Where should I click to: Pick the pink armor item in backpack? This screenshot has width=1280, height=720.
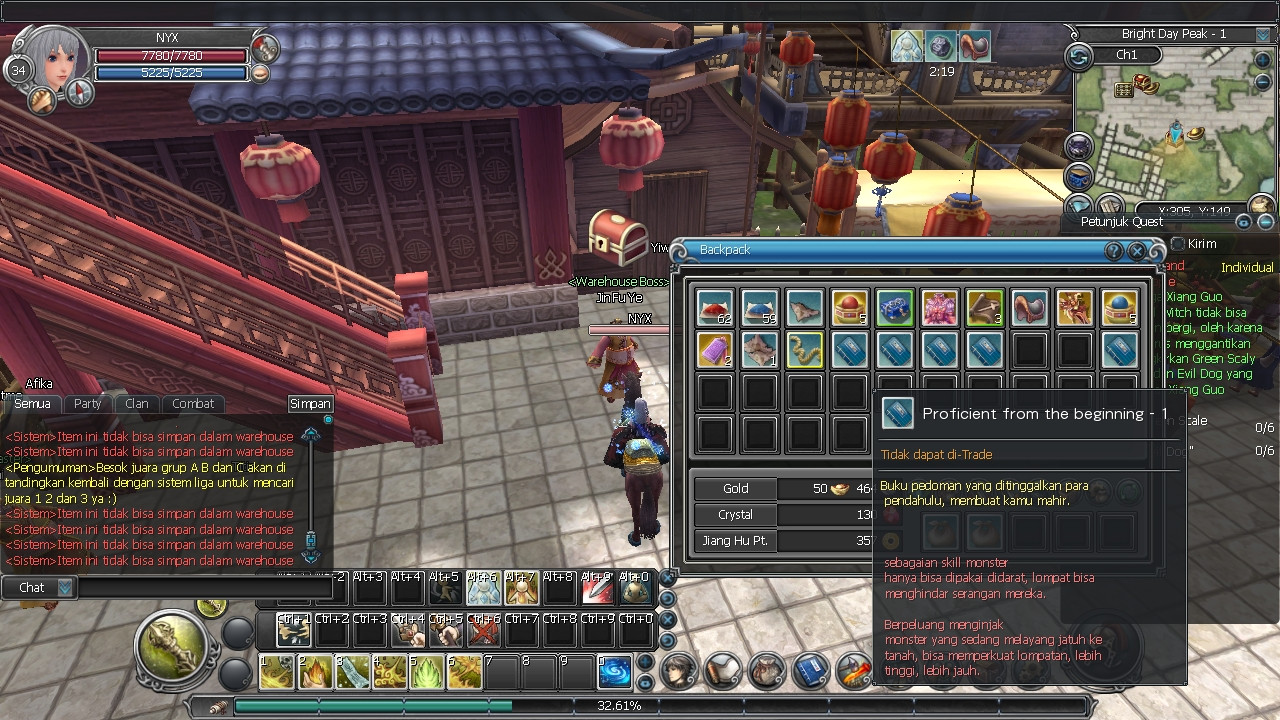coord(939,308)
